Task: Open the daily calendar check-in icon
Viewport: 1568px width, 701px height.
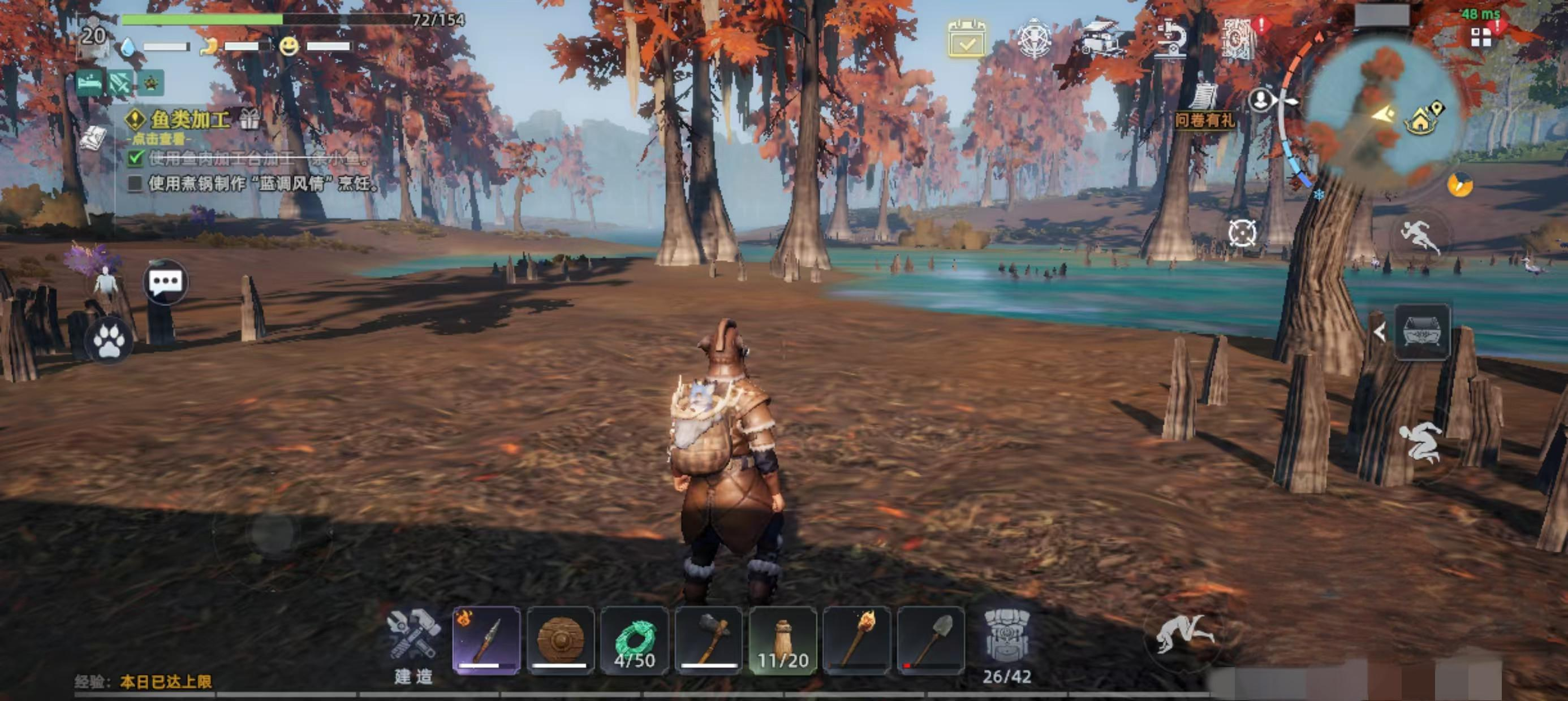Action: (967, 38)
